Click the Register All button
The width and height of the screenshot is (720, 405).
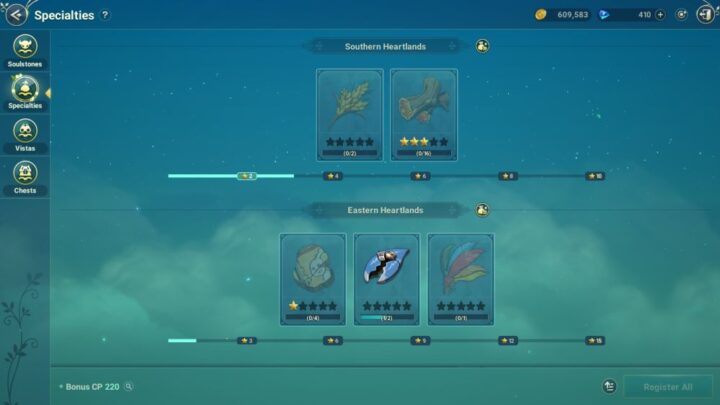[x=667, y=386]
